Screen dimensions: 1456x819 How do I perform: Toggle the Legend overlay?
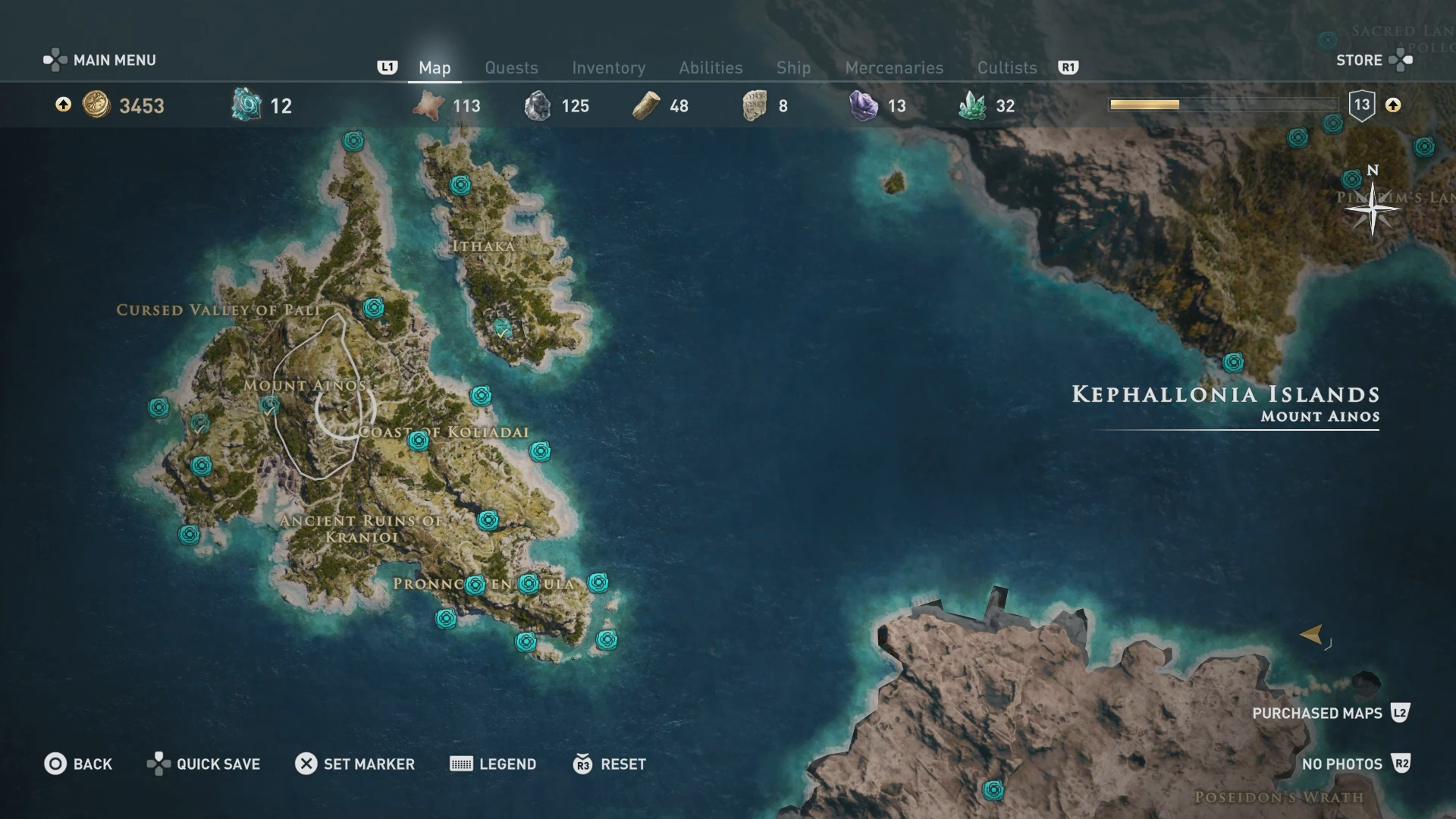pyautogui.click(x=493, y=764)
